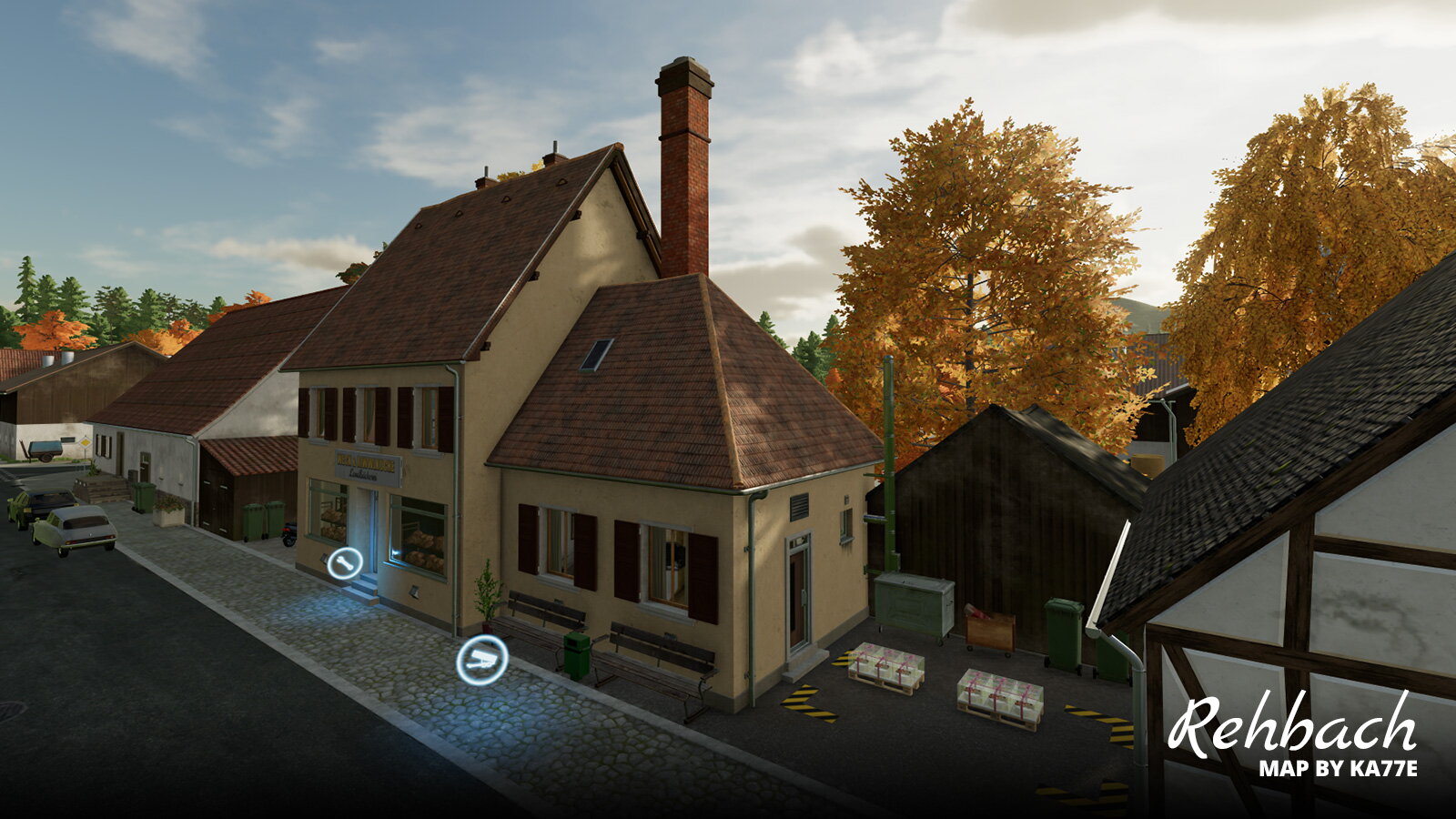Select the glowing wrench marker by the bakery door
The width and height of the screenshot is (1456, 819).
click(345, 564)
